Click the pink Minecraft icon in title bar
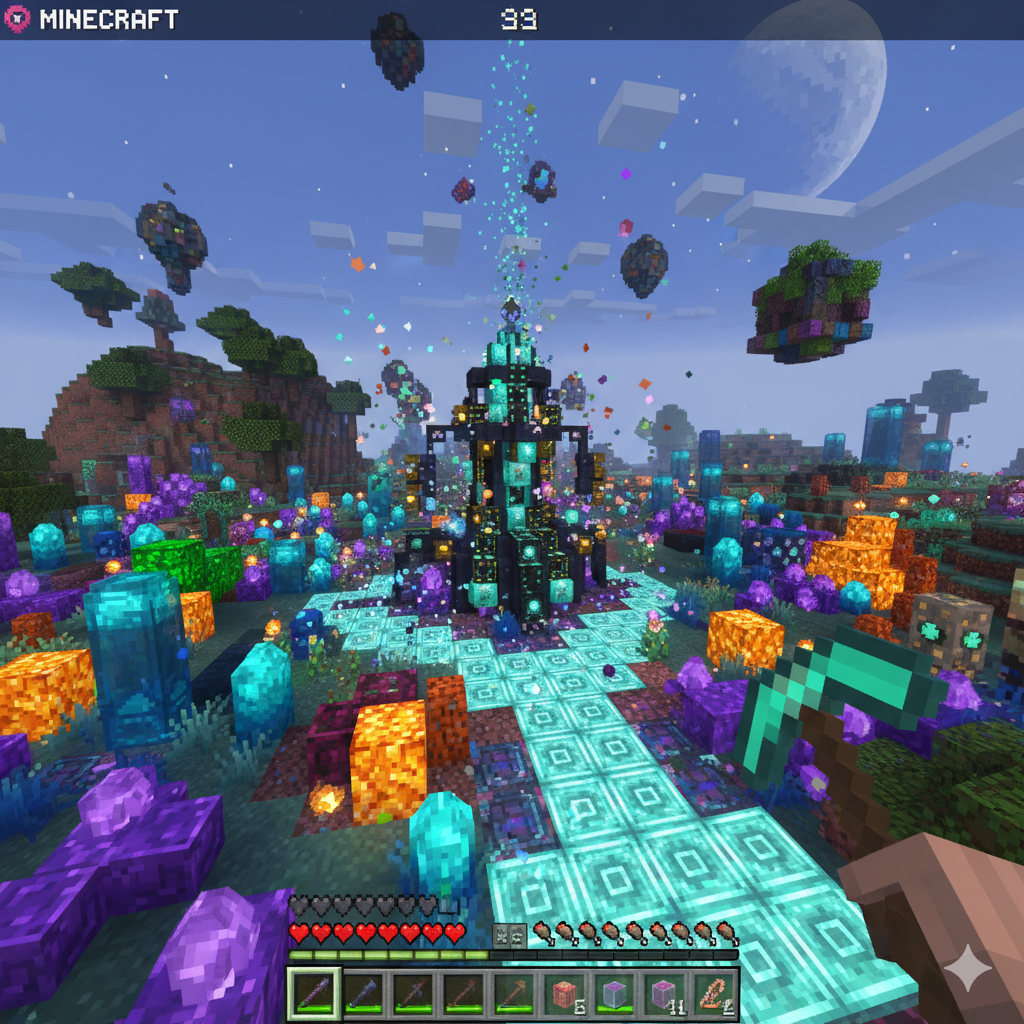The image size is (1024, 1024). tap(17, 19)
